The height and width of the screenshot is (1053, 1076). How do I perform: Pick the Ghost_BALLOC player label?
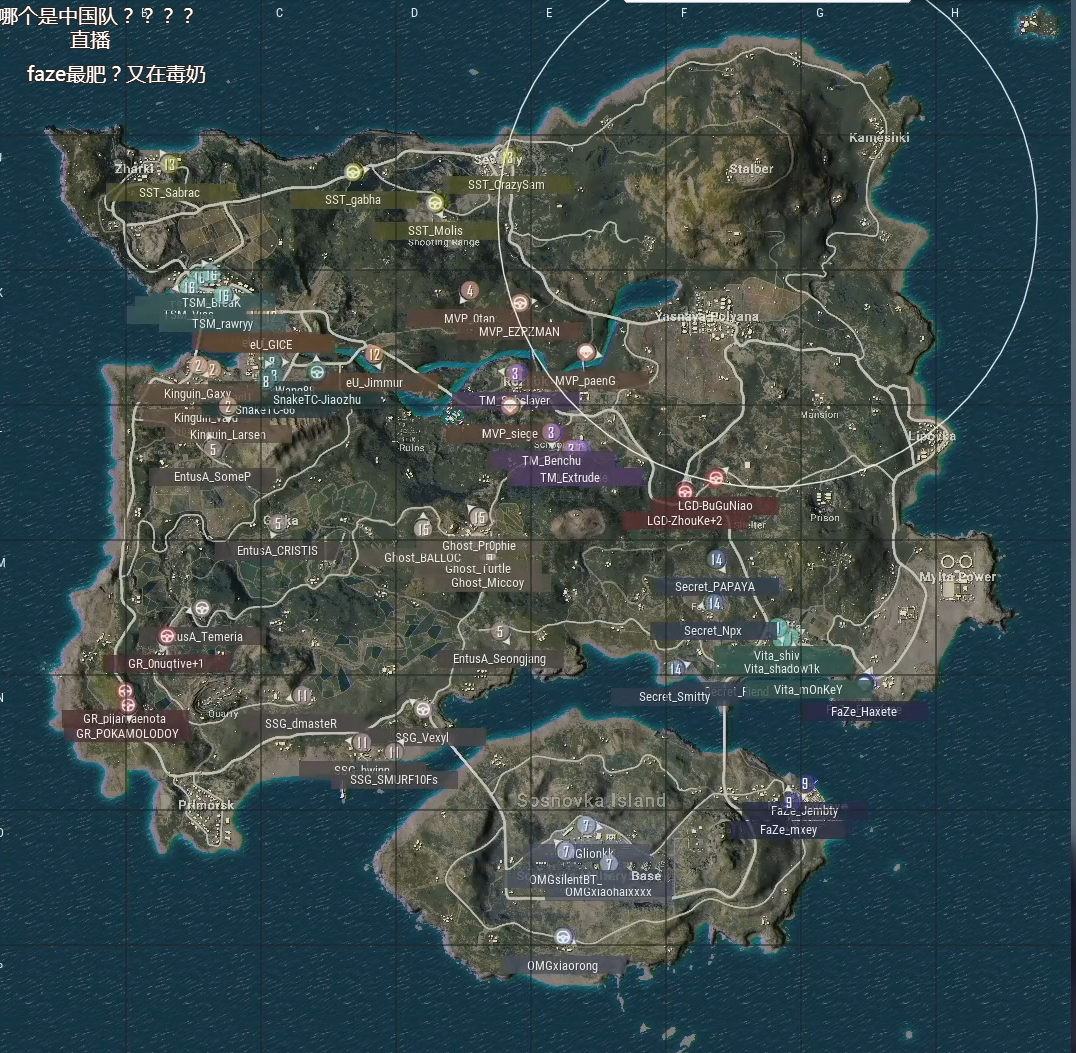click(423, 558)
